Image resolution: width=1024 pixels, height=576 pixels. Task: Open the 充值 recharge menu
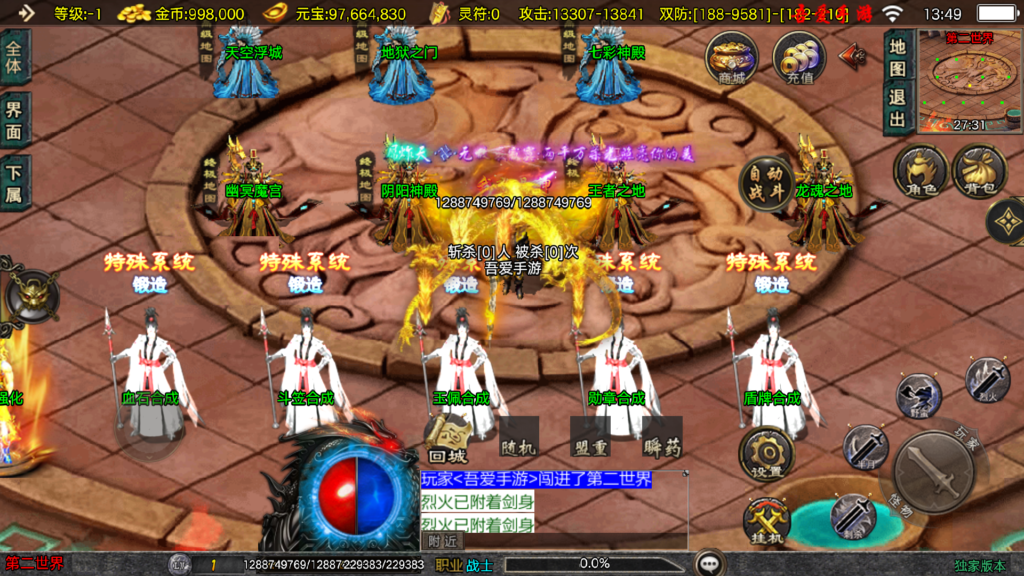(799, 58)
